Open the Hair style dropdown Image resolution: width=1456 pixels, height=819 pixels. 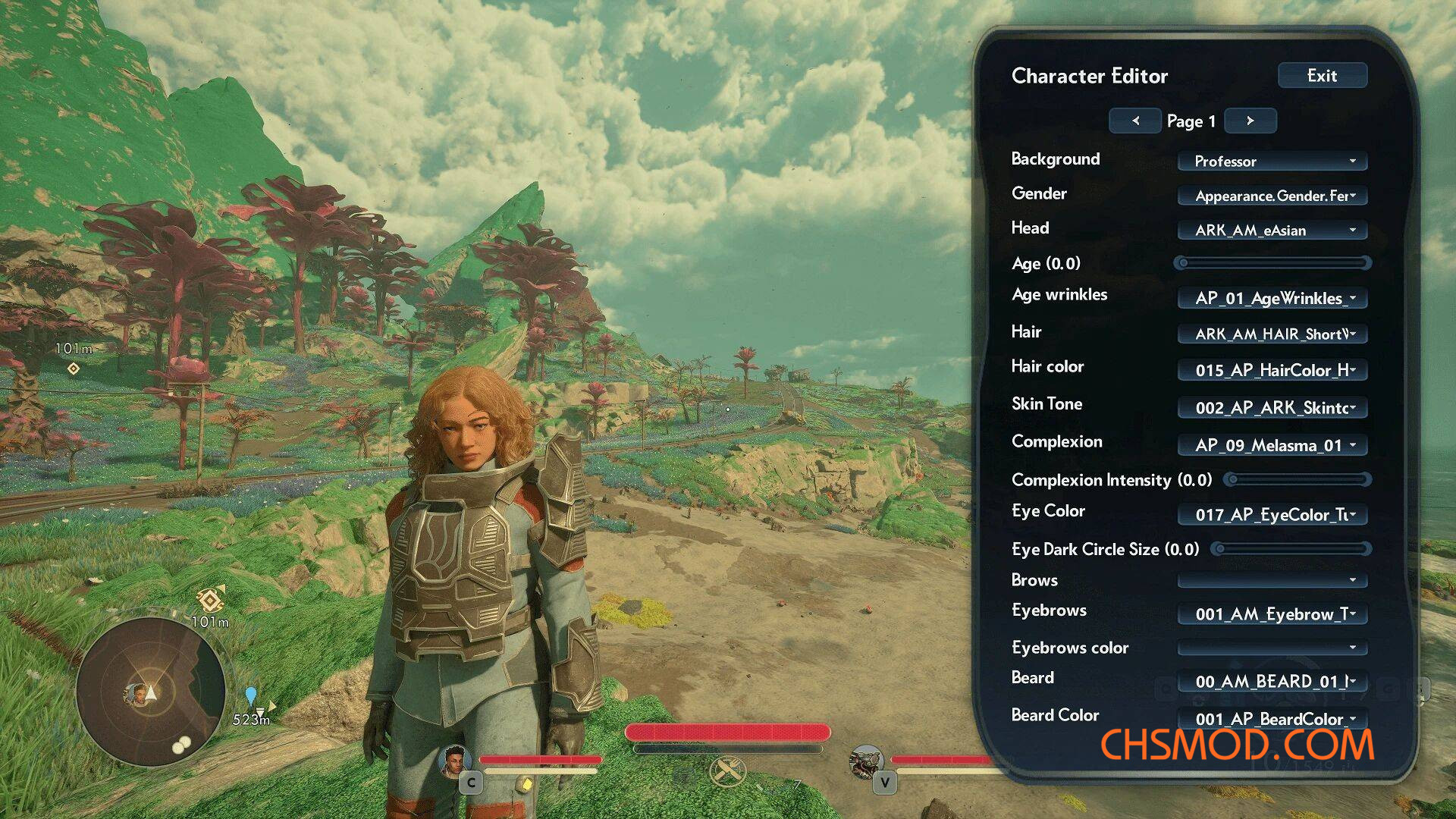click(x=1272, y=334)
